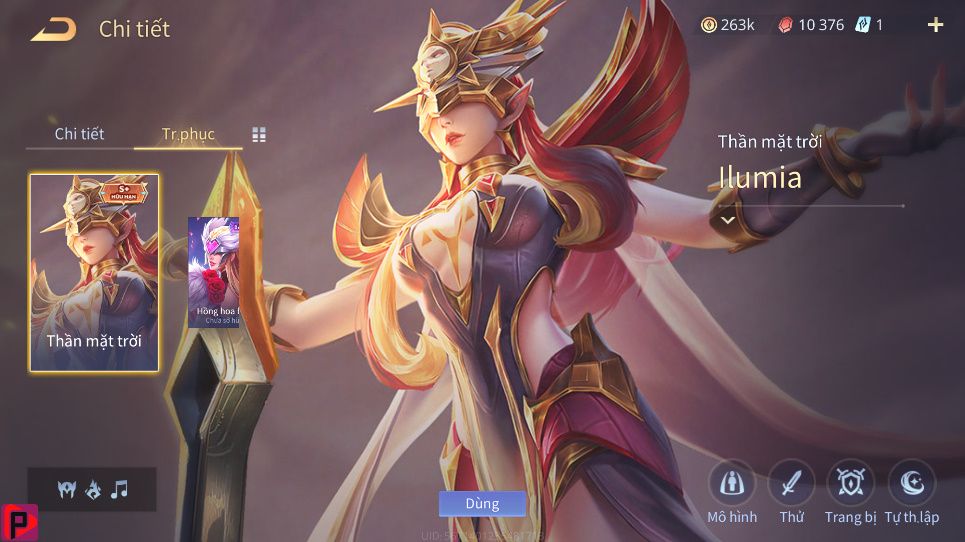Add more currency with the plus button
This screenshot has height=542, width=965.
[x=936, y=25]
